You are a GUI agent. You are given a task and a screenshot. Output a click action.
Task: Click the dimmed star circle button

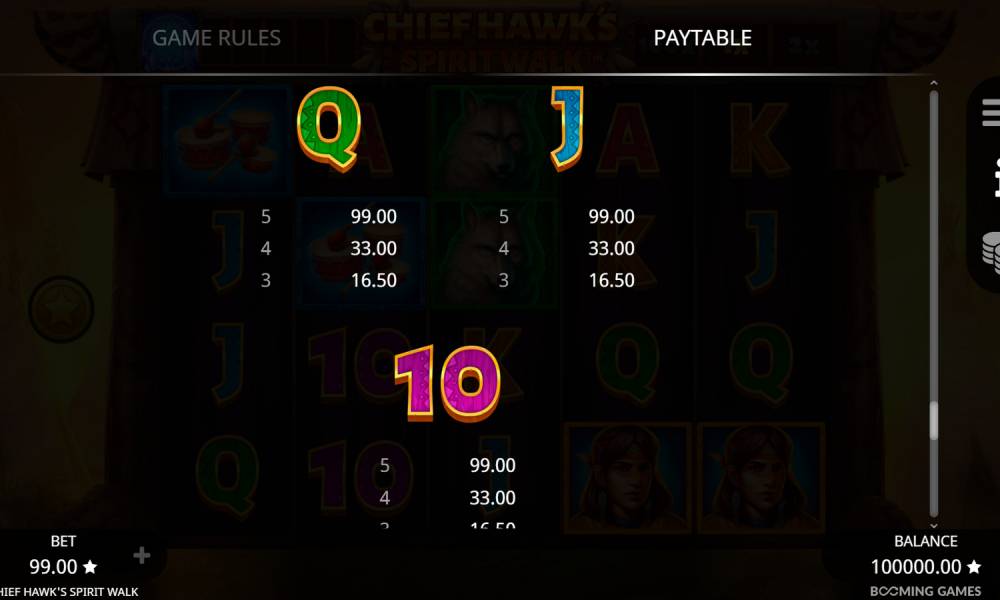coord(61,310)
